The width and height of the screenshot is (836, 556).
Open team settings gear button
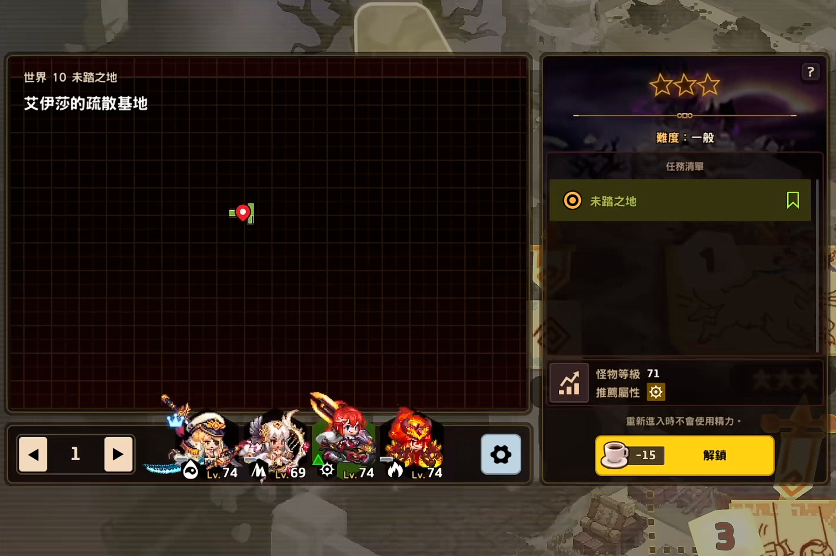[501, 455]
